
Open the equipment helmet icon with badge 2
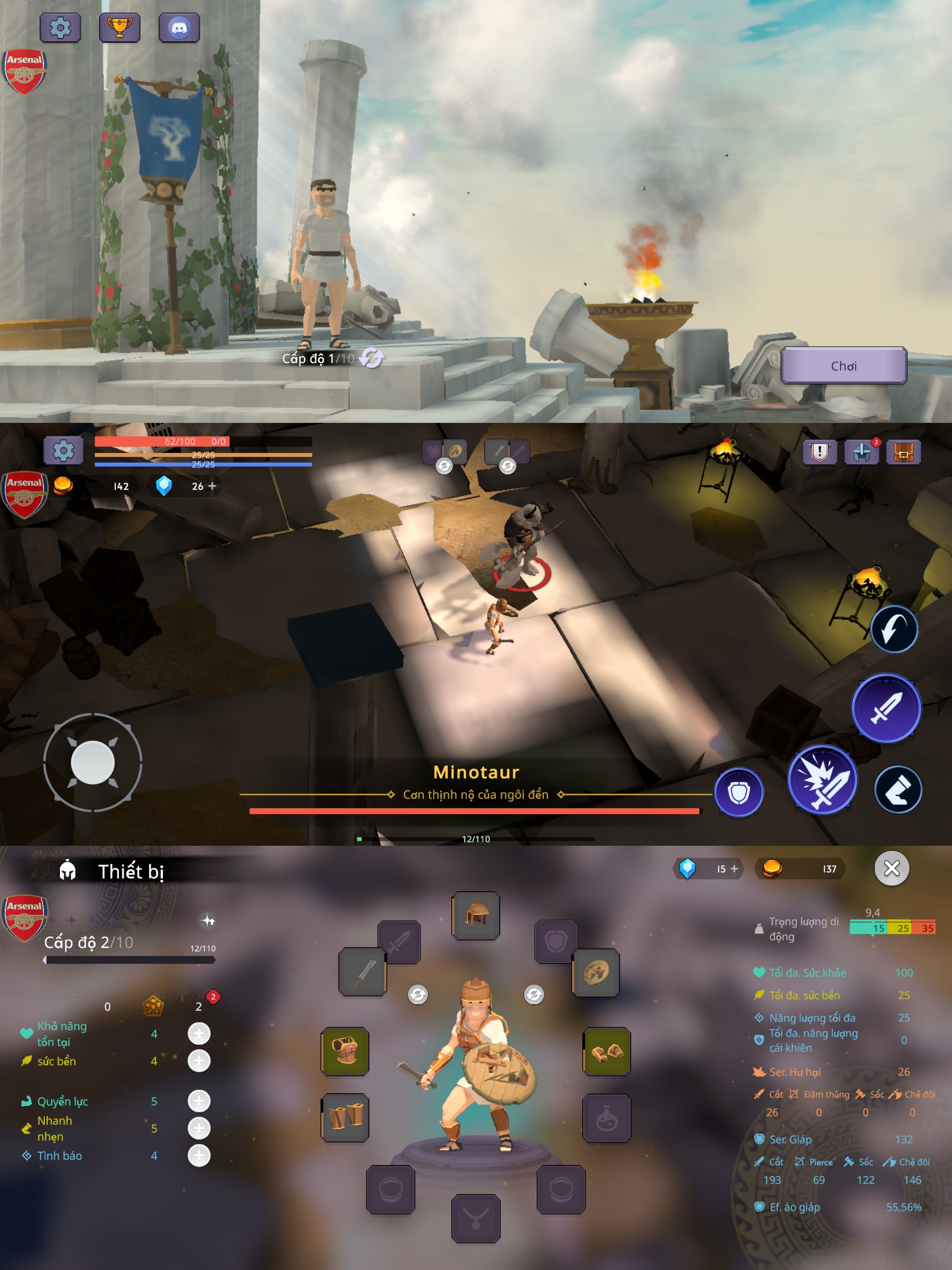click(861, 452)
